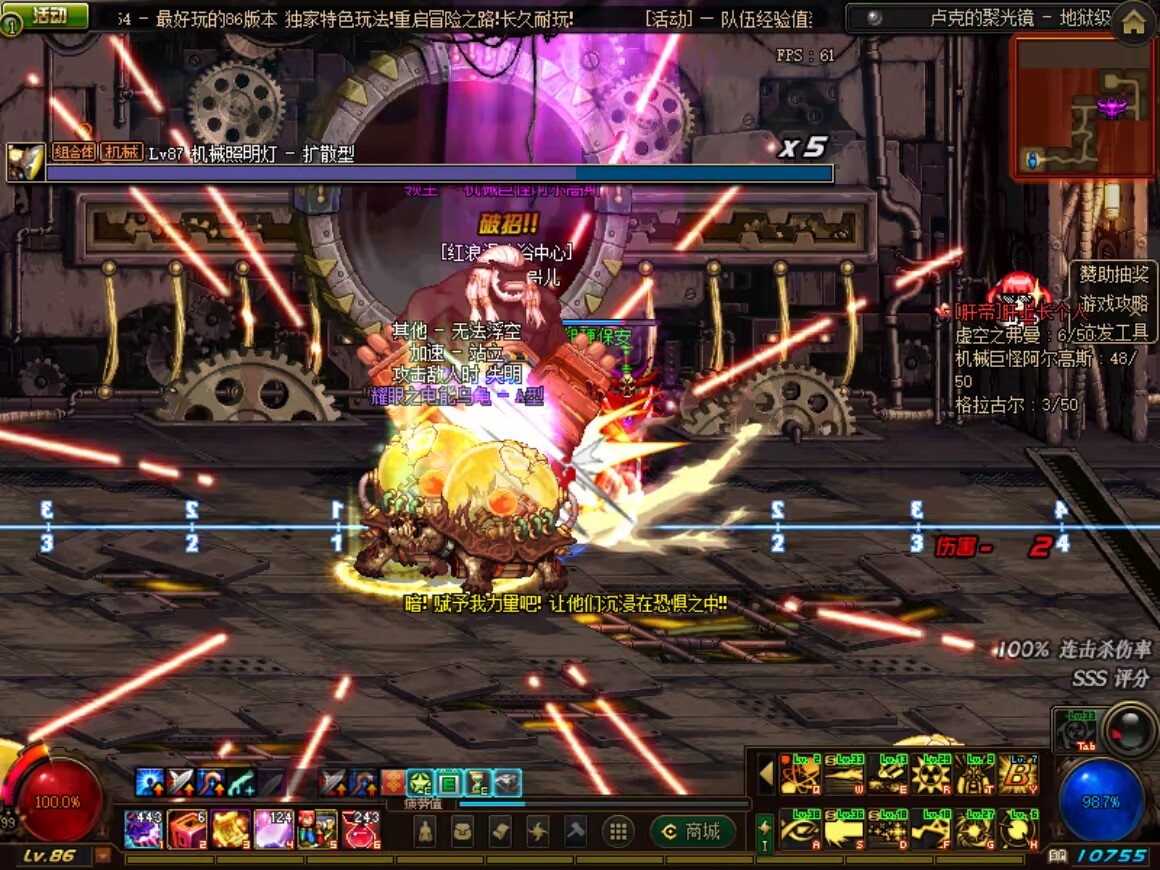Viewport: 1160px width, 870px height.
Task: Use the purple lightning item in slot 1
Action: point(143,830)
